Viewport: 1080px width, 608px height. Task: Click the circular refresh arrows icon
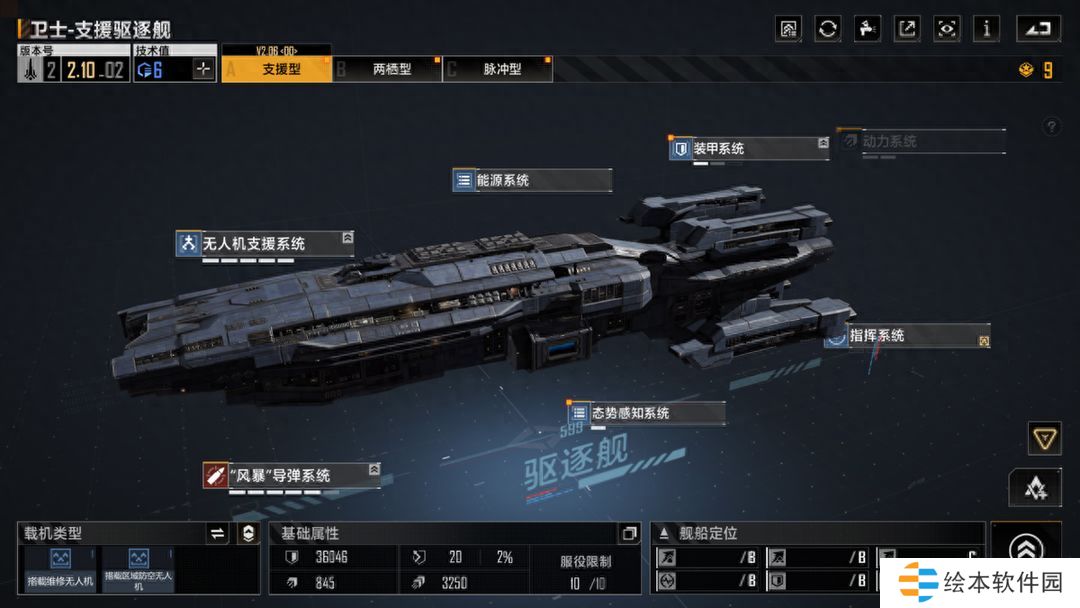(x=828, y=28)
